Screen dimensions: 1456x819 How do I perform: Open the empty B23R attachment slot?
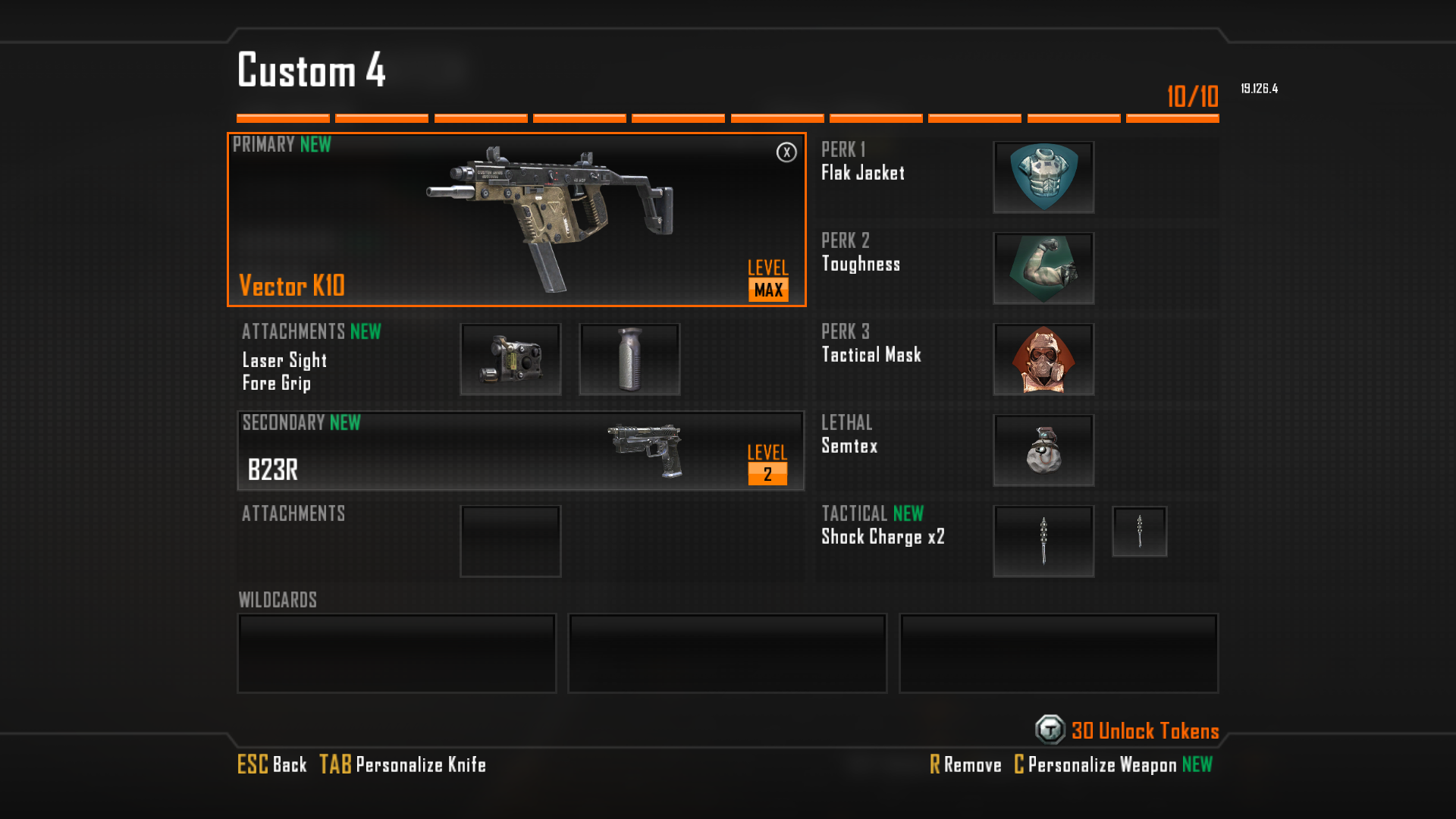(510, 540)
